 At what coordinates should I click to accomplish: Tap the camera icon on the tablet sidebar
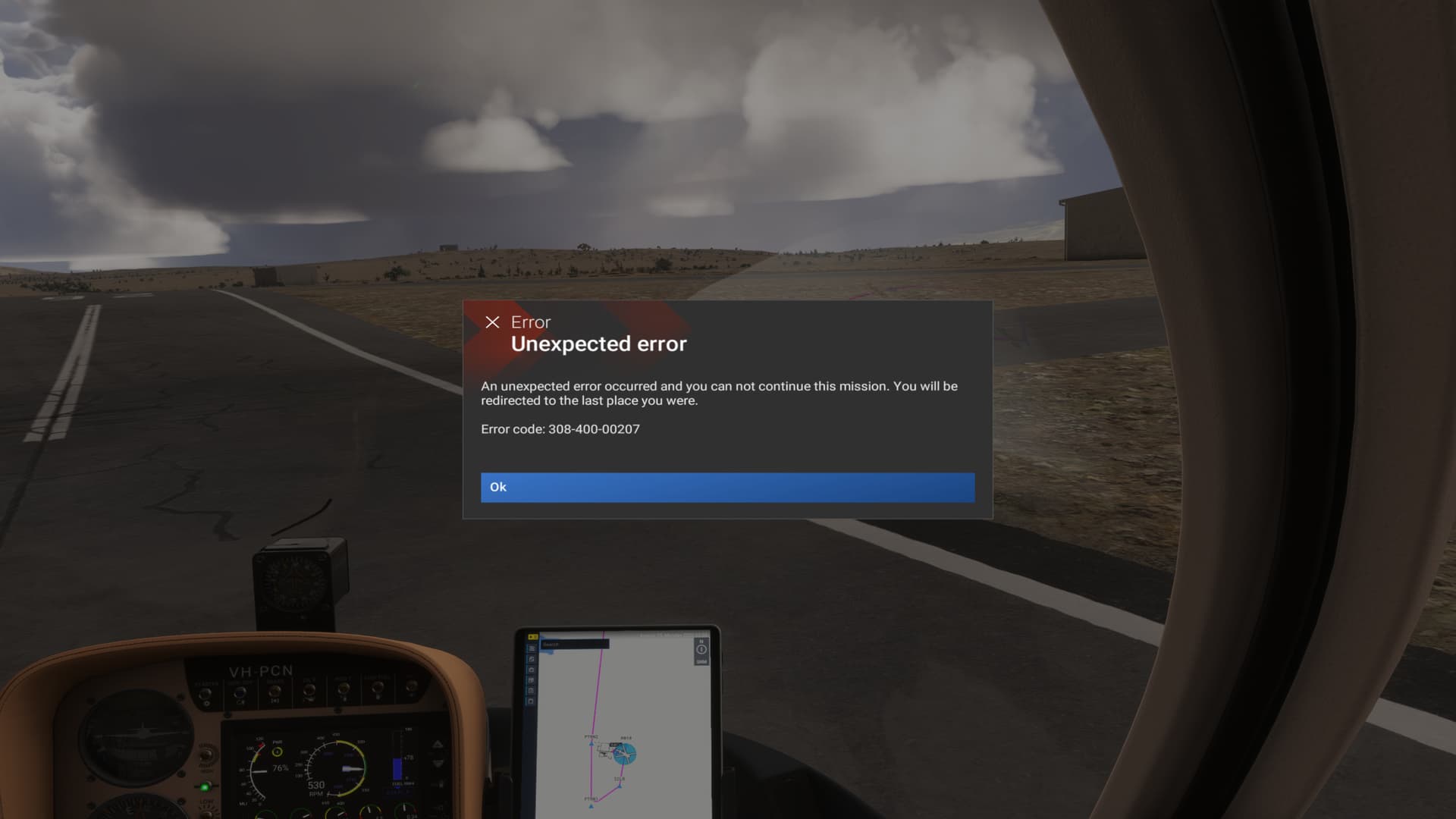532,701
